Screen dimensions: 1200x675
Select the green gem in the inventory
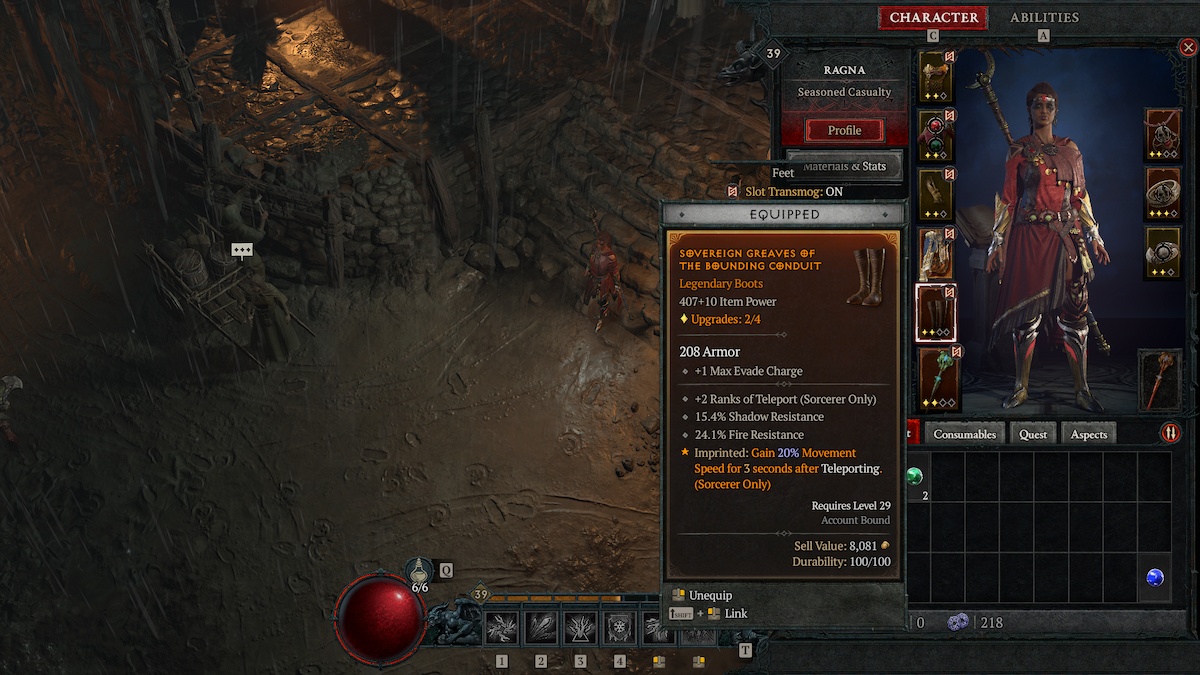click(x=914, y=475)
